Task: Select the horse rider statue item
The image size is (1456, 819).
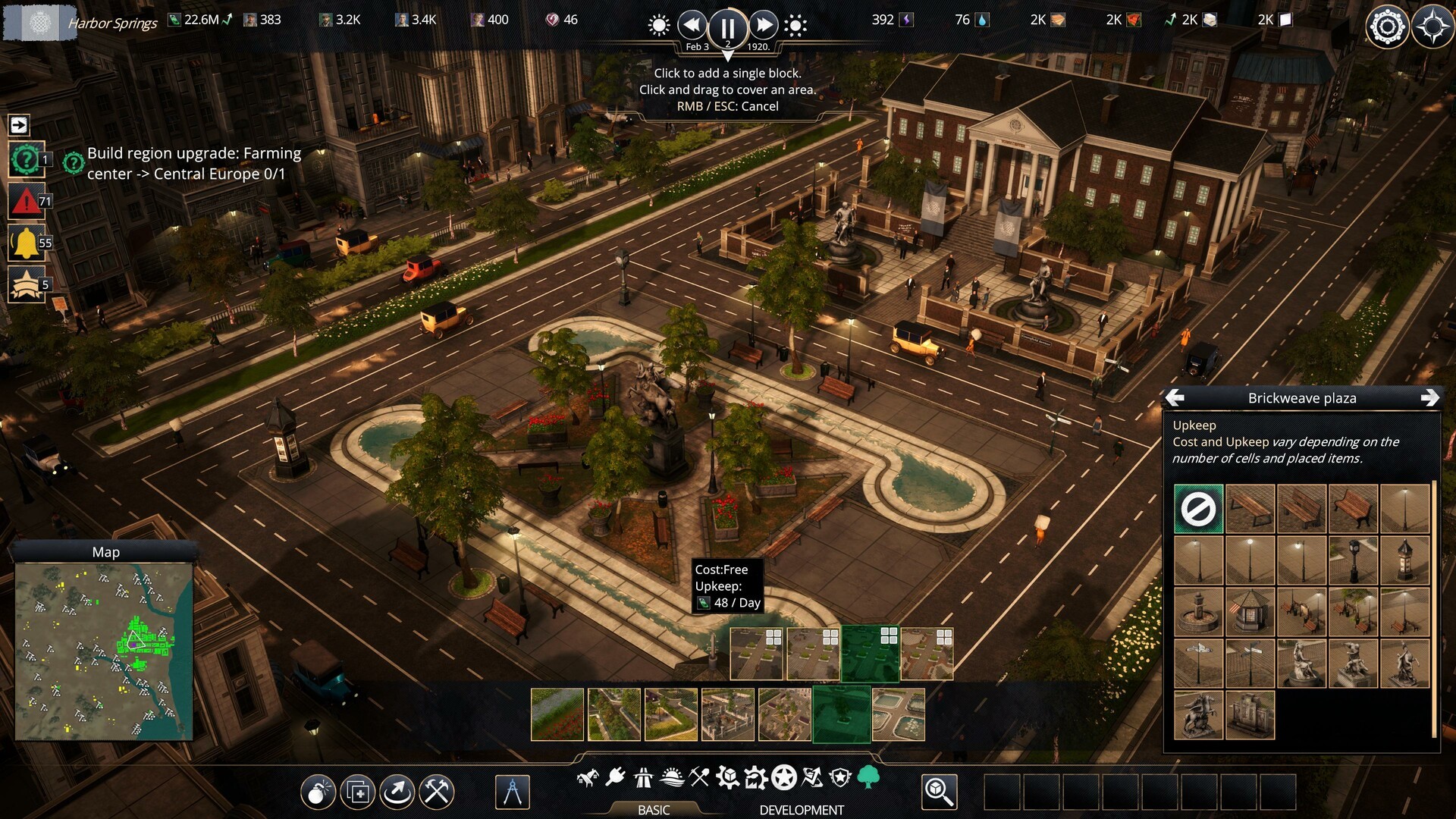Action: [1198, 715]
